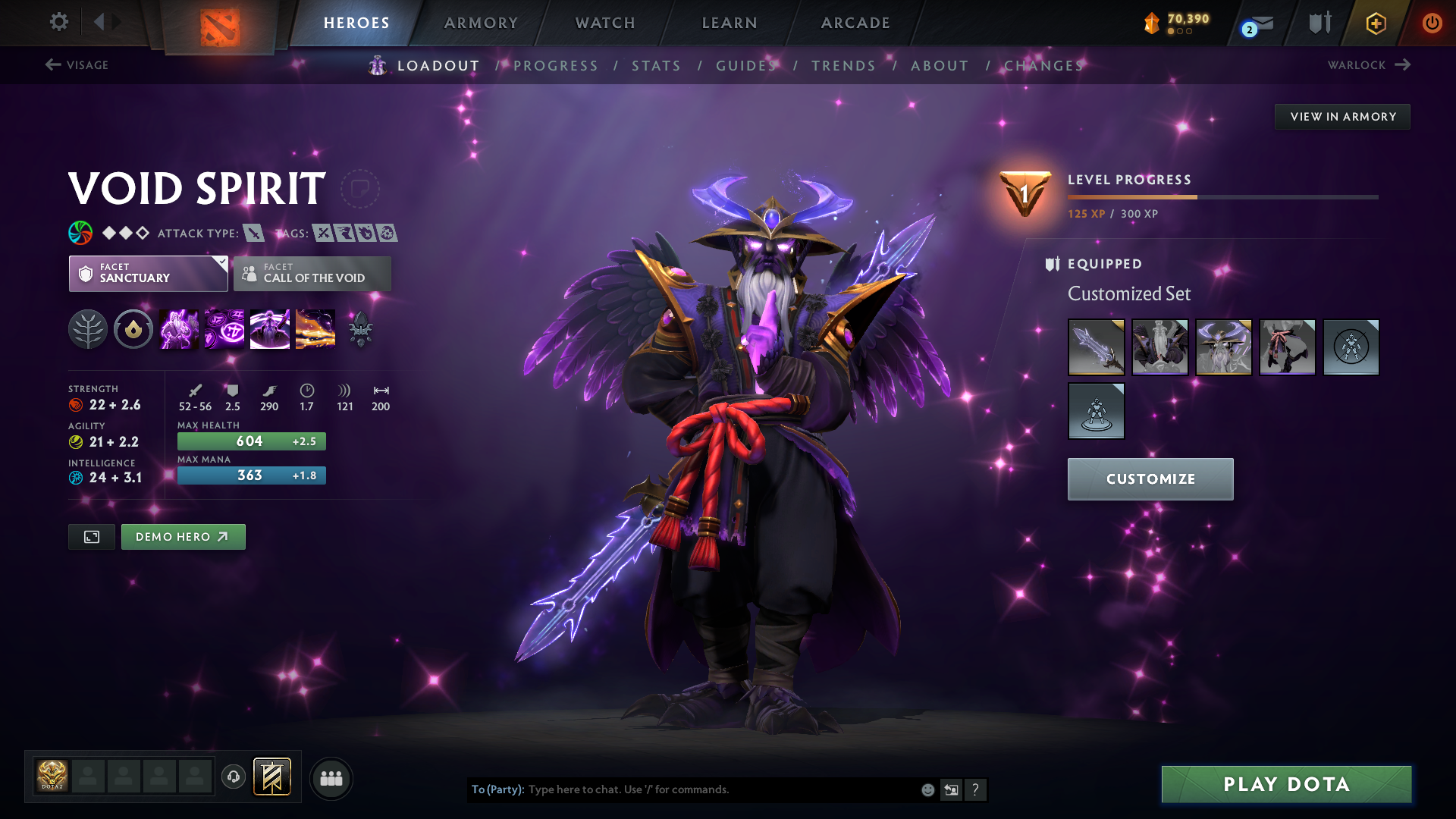This screenshot has width=1456, height=819.
Task: Select the Sanctuary facet
Action: pos(148,274)
